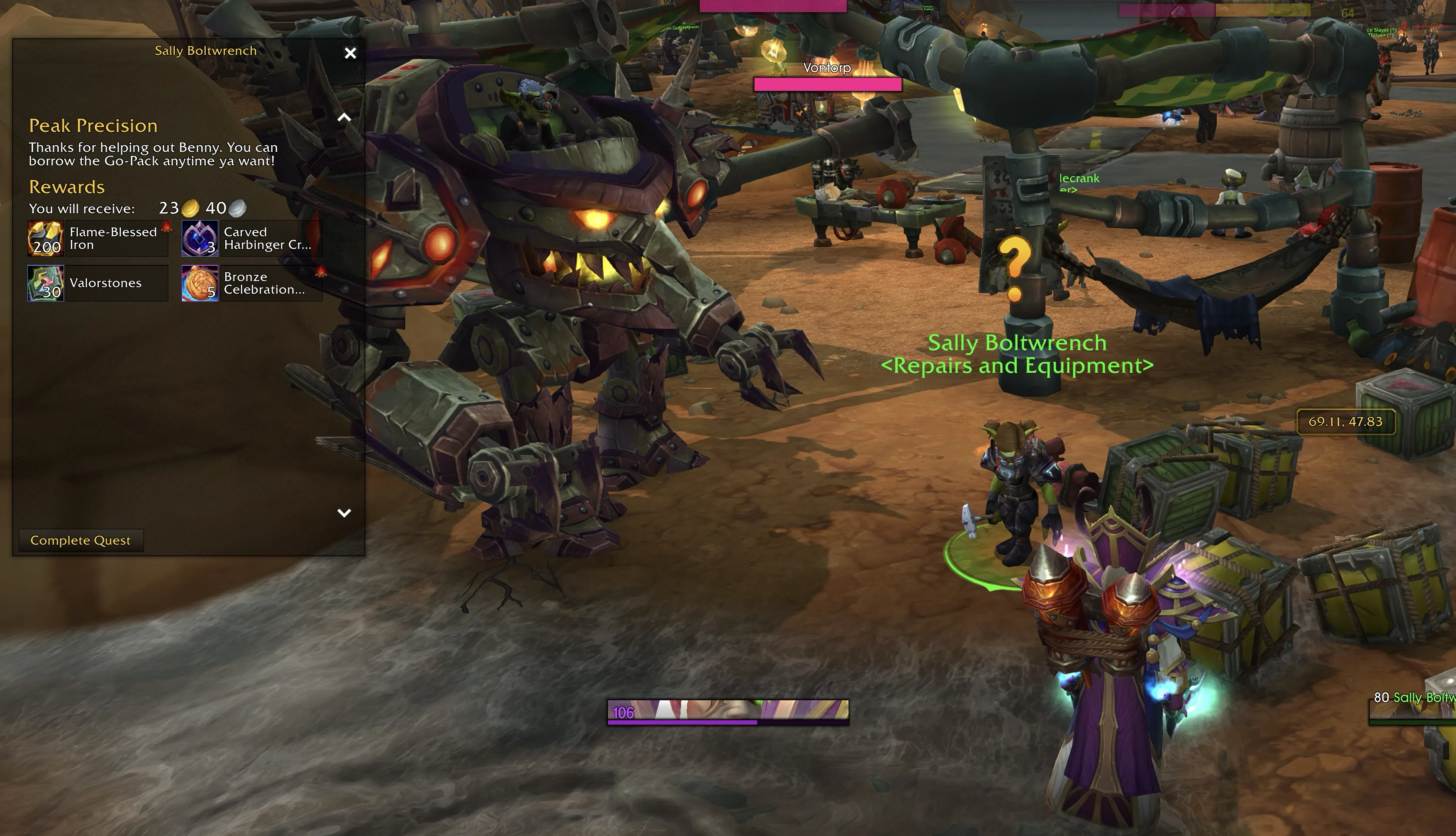Screen dimensions: 1456x836
Task: Click the Complete Quest button
Action: tap(81, 540)
